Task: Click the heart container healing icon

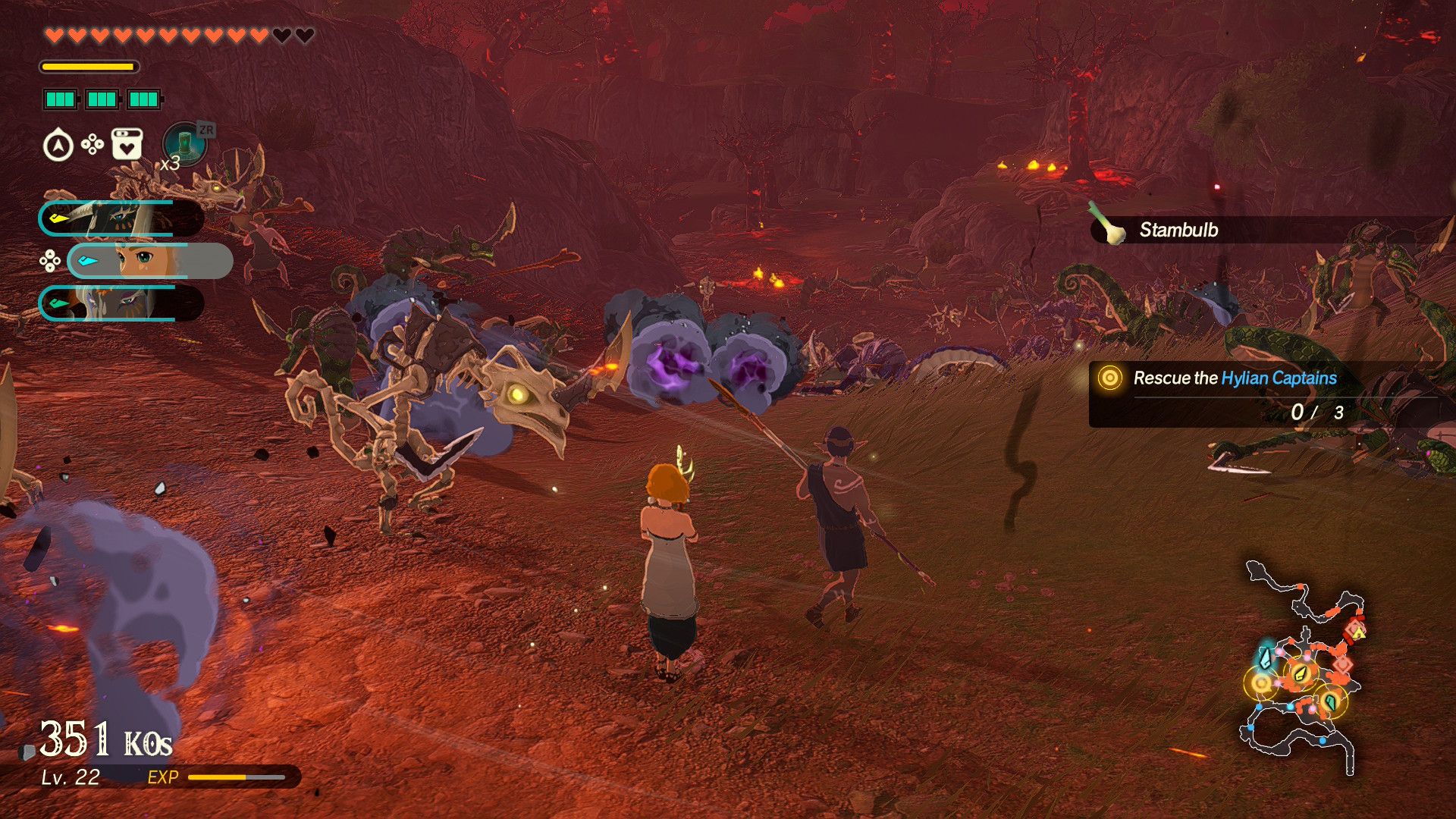Action: pyautogui.click(x=127, y=144)
